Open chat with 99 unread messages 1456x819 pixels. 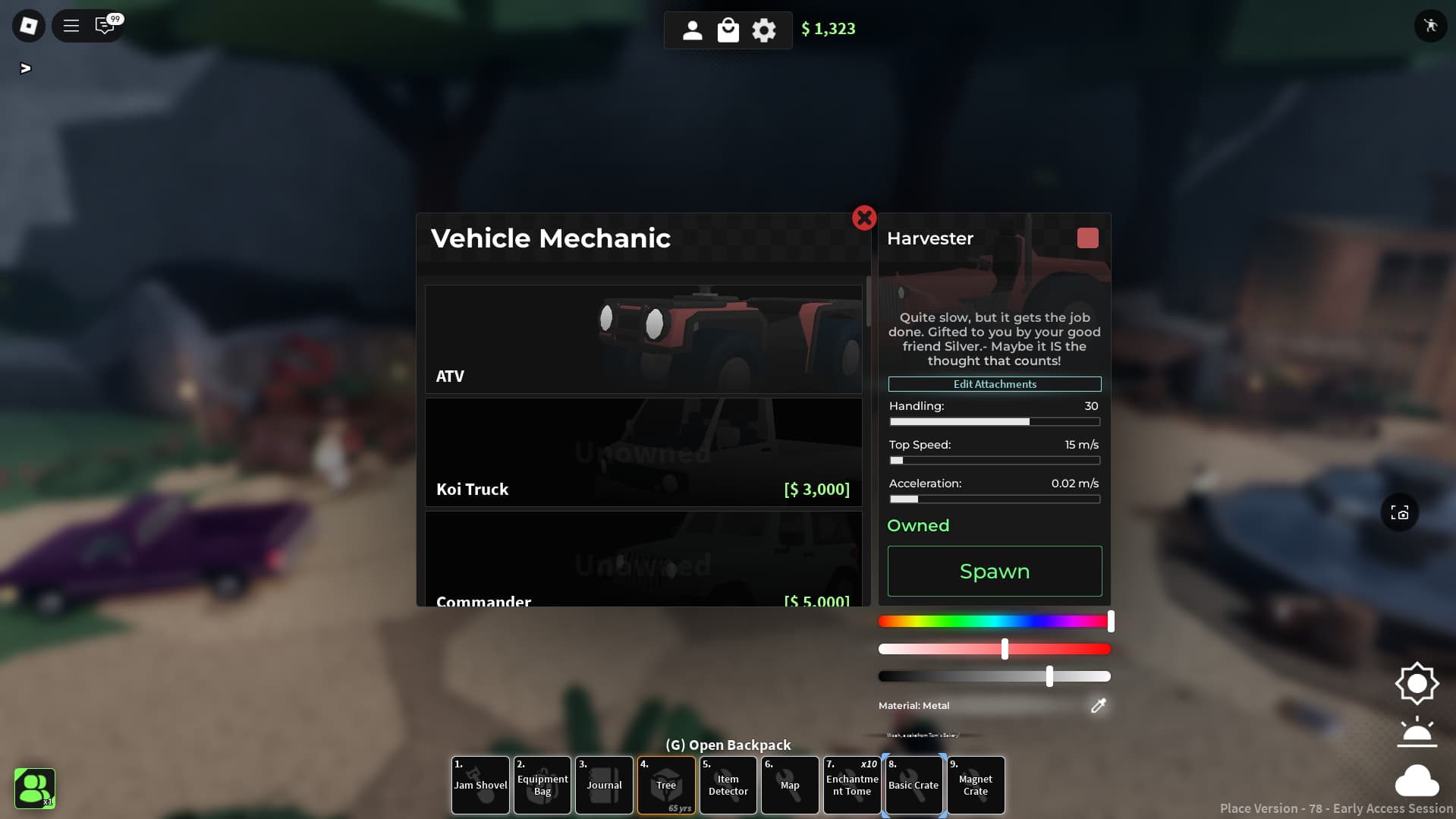105,25
